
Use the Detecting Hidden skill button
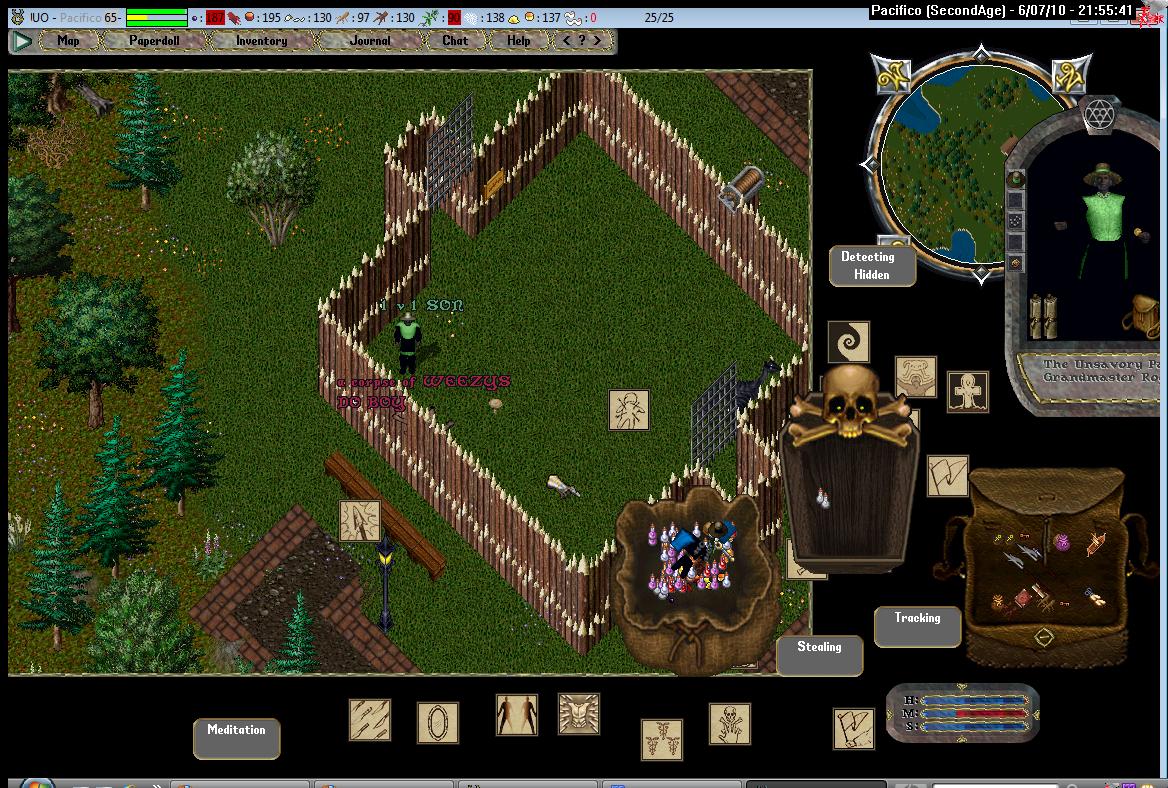click(x=872, y=266)
